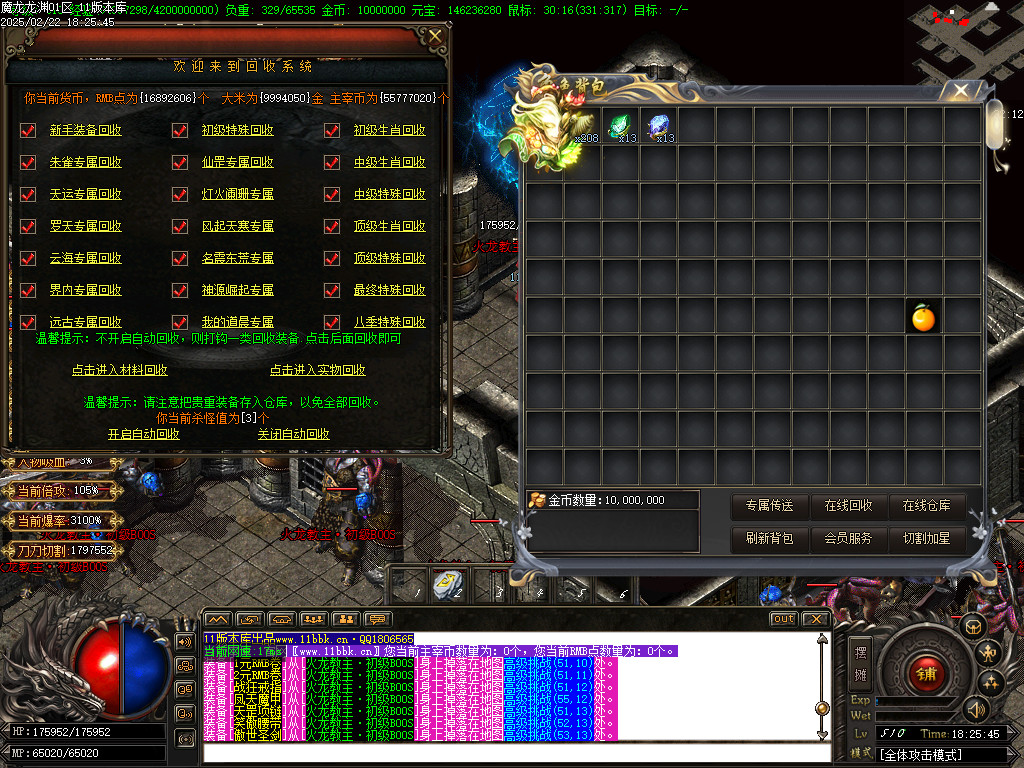Image resolution: width=1024 pixels, height=768 pixels.
Task: Open 专属传送 teleport button
Action: (x=769, y=506)
